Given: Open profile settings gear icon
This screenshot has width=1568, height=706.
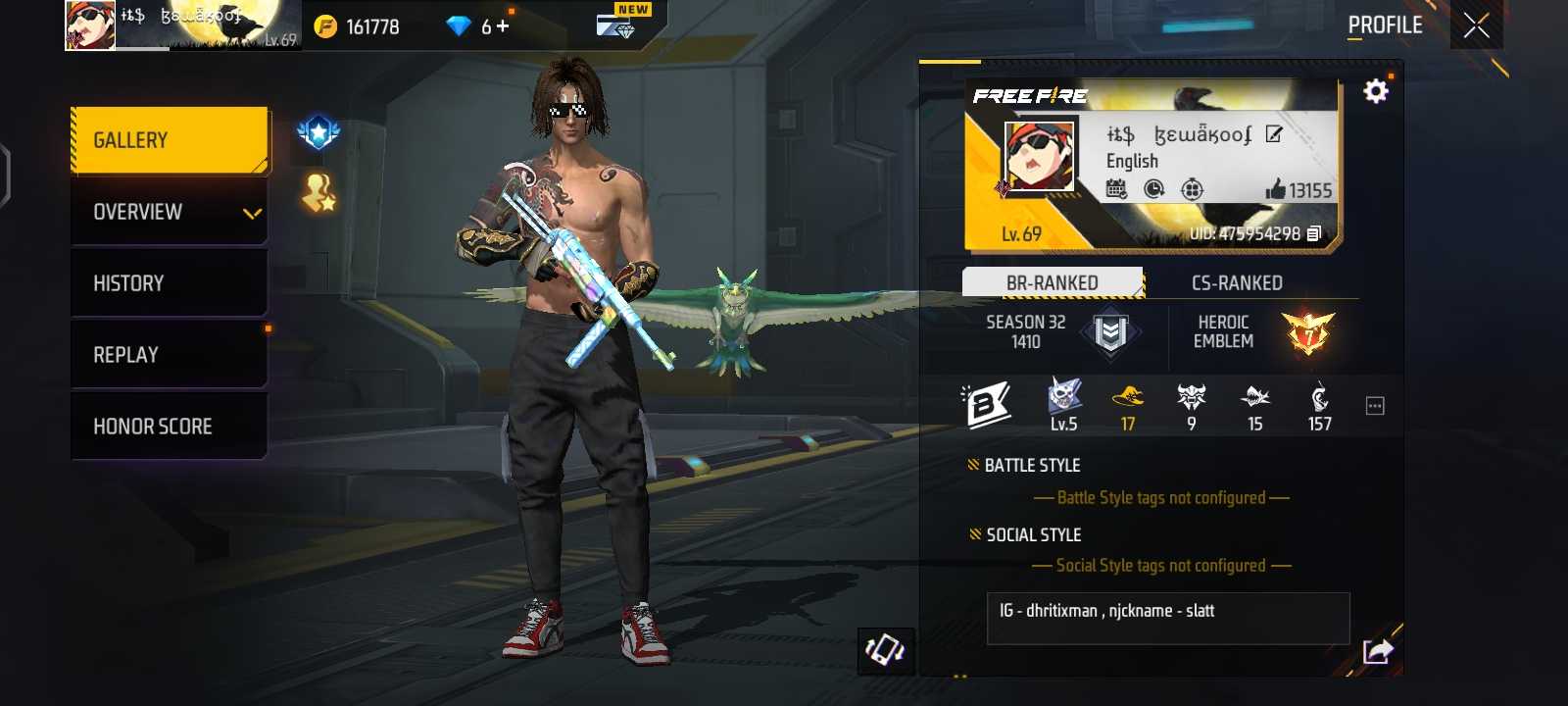Looking at the screenshot, I should 1376,91.
